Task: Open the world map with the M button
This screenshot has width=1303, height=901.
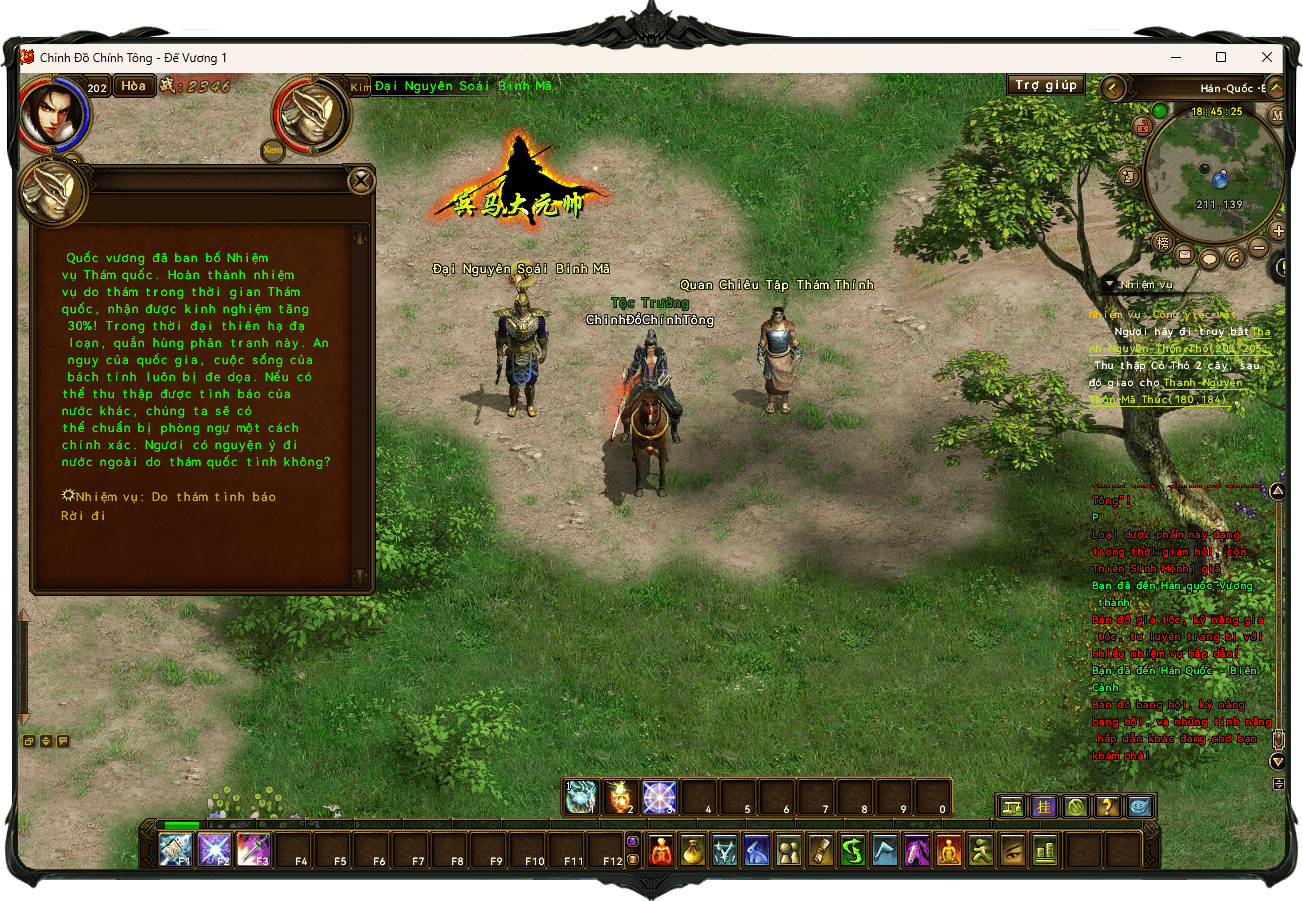Action: pos(1277,114)
